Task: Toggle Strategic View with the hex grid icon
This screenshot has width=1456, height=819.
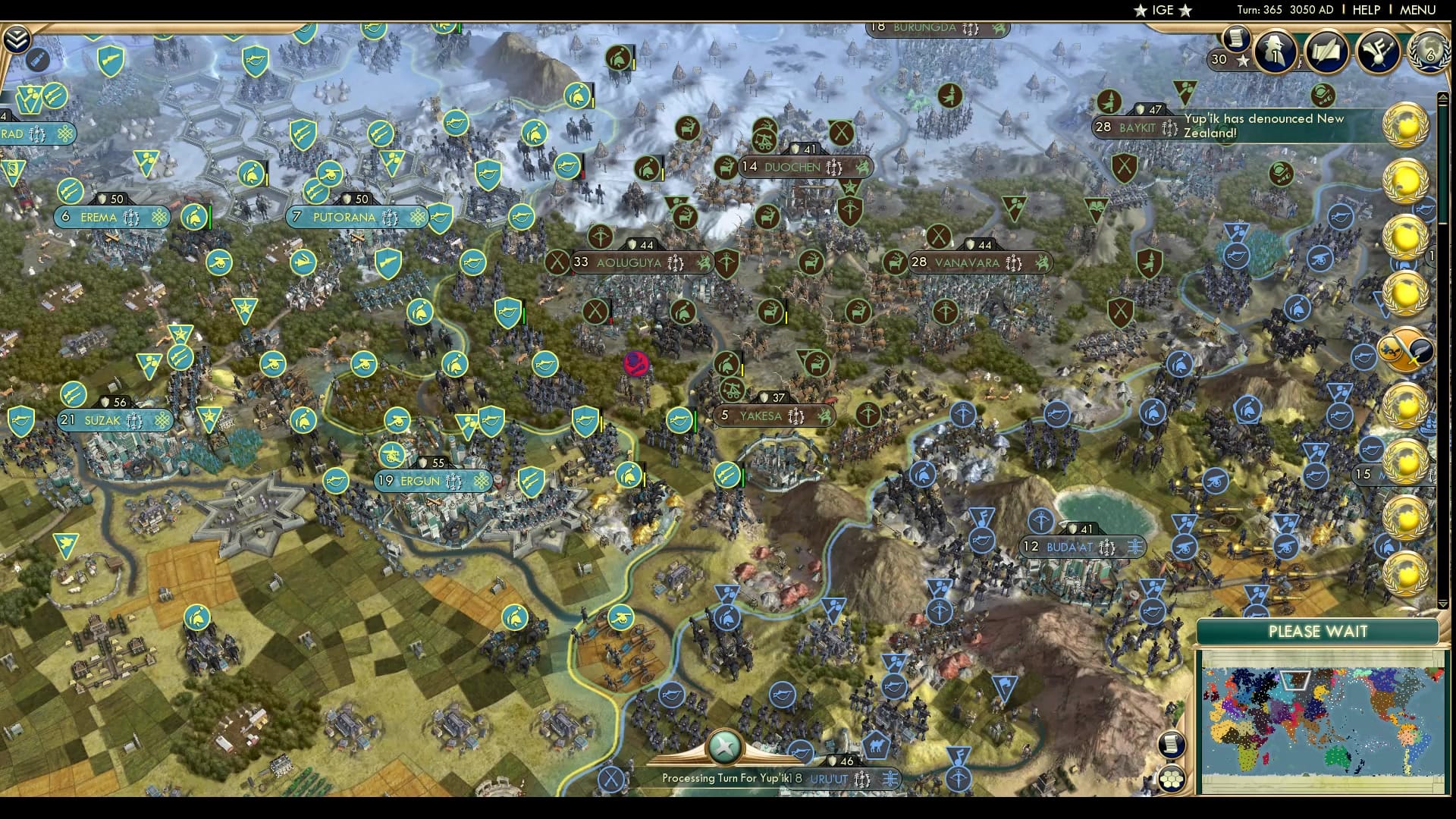Action: click(x=1172, y=778)
